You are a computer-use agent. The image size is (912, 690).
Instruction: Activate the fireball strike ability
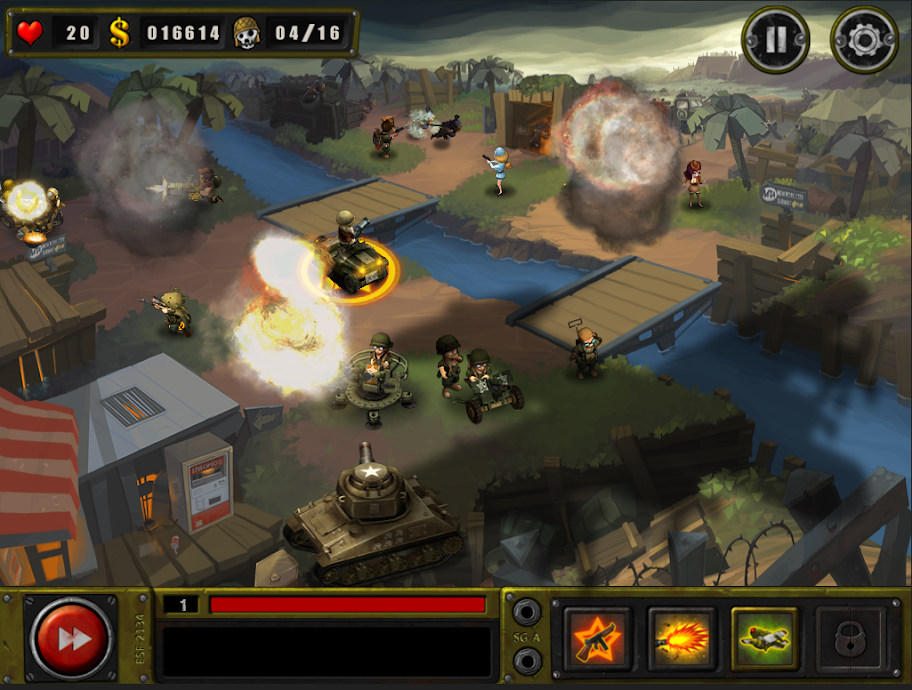681,638
